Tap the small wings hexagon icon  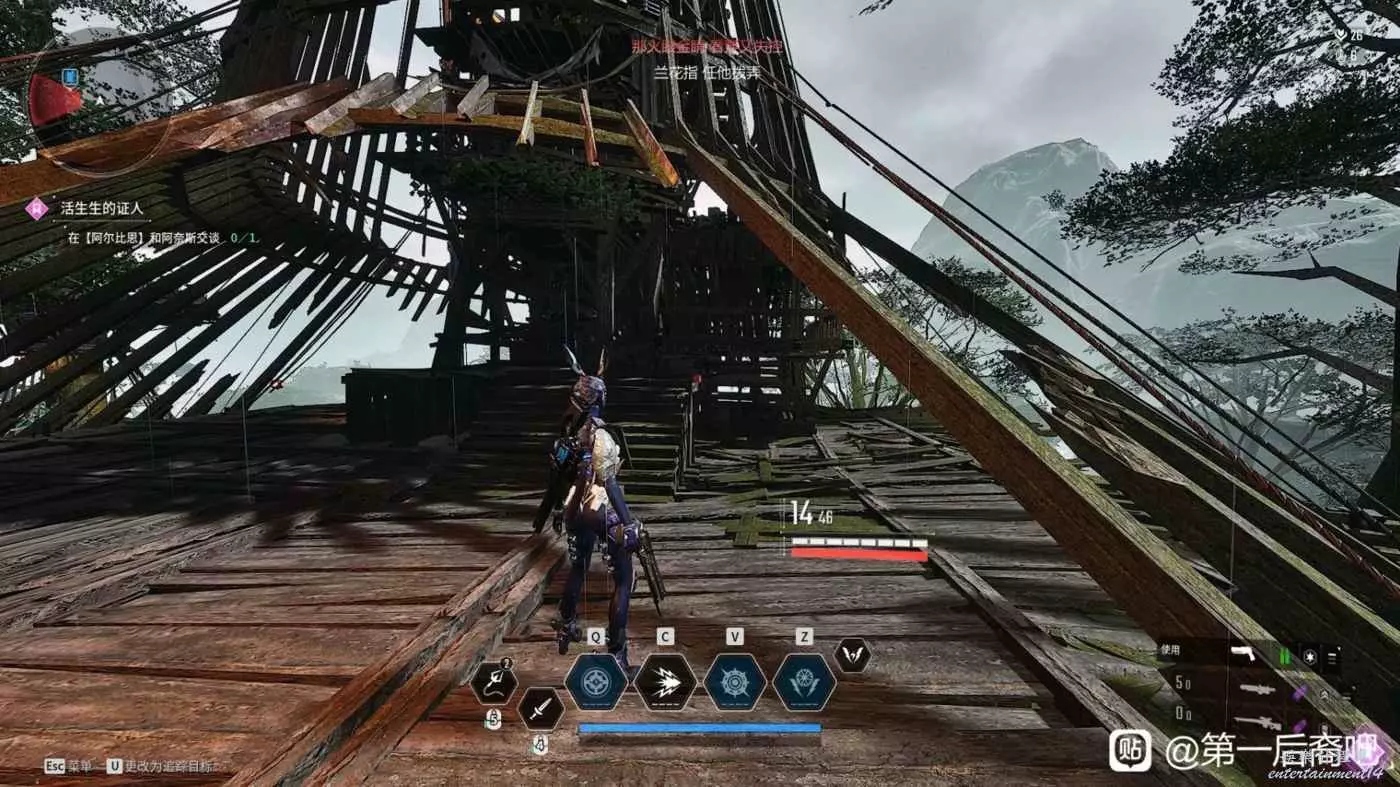click(x=852, y=655)
